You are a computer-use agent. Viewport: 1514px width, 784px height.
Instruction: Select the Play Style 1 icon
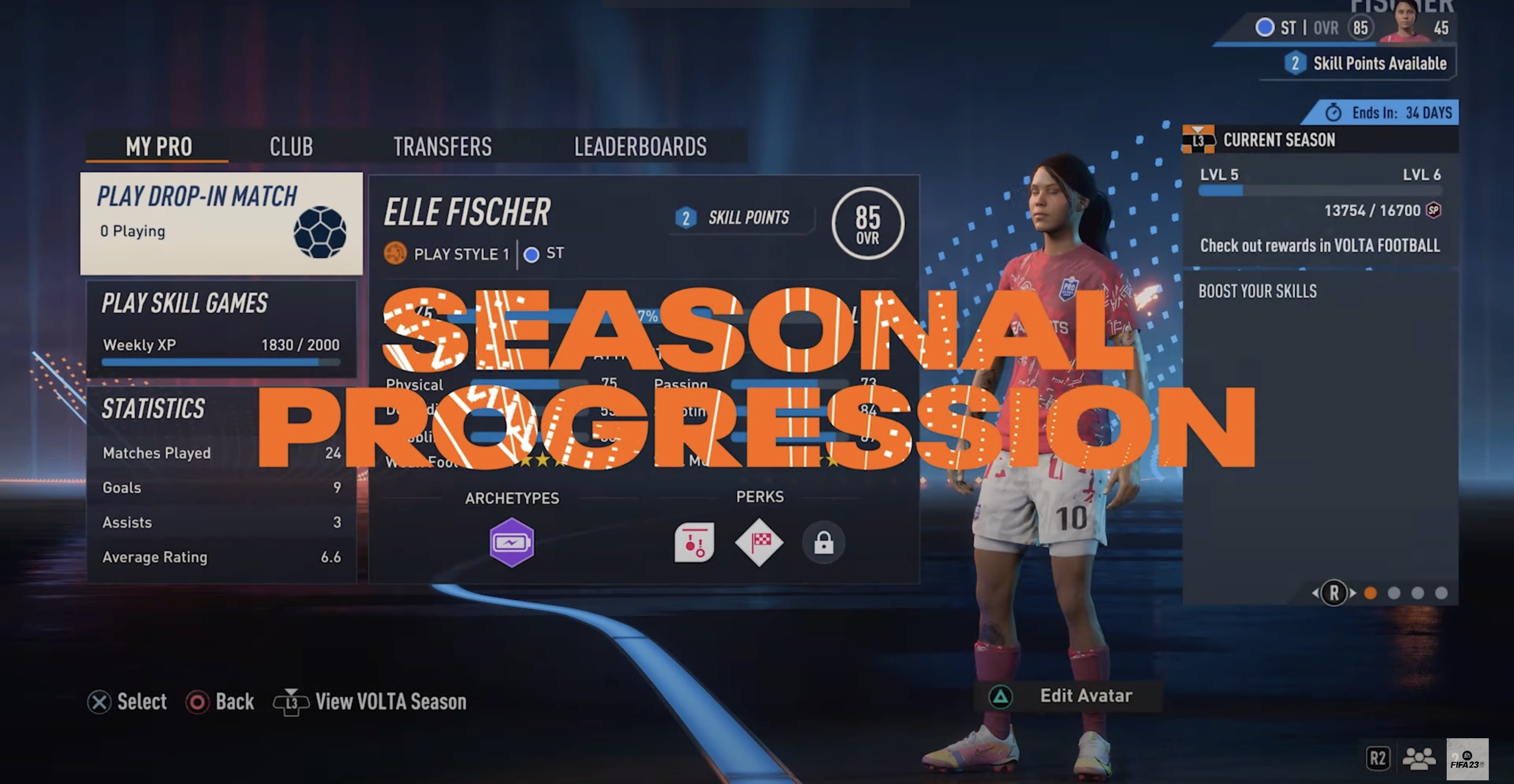pyautogui.click(x=397, y=254)
